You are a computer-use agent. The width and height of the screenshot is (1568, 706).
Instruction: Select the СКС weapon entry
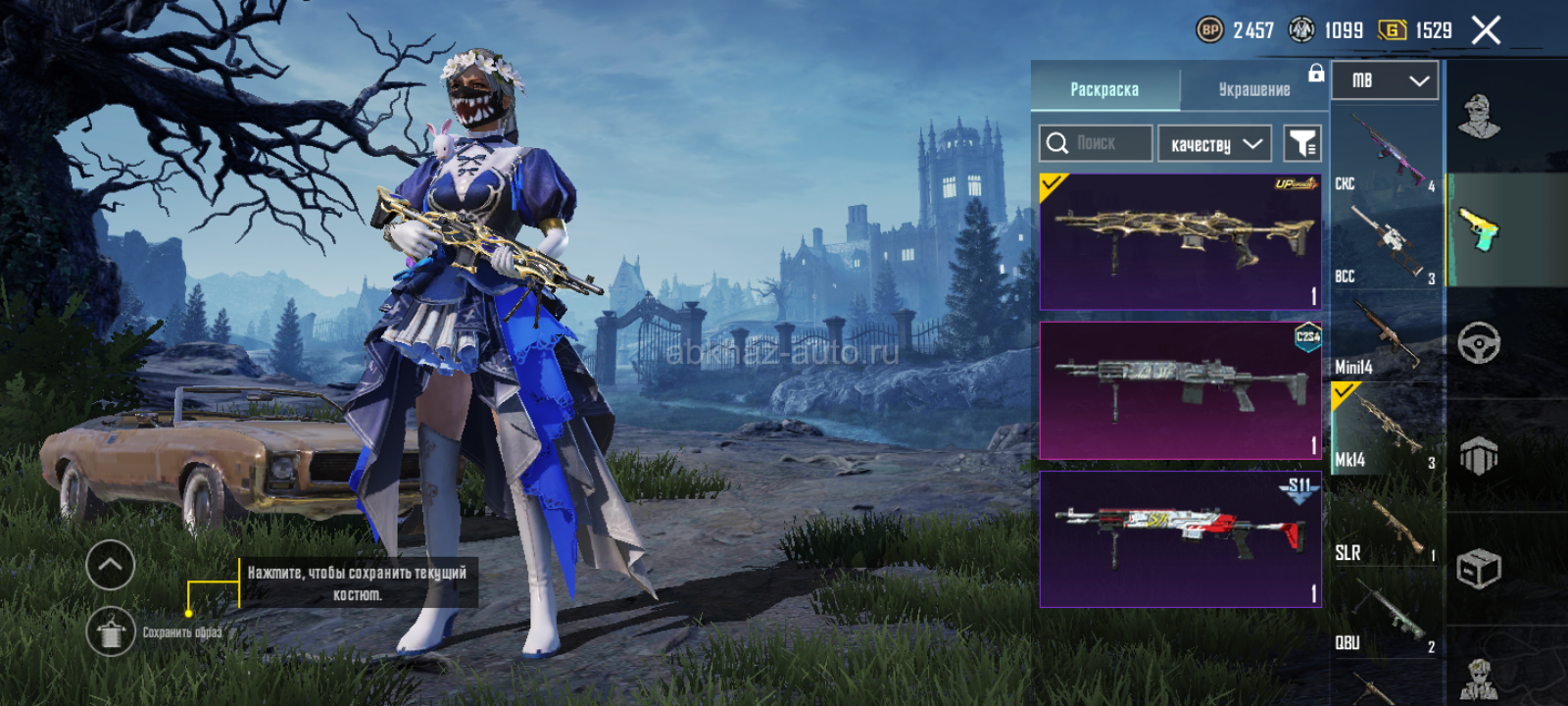pyautogui.click(x=1386, y=153)
